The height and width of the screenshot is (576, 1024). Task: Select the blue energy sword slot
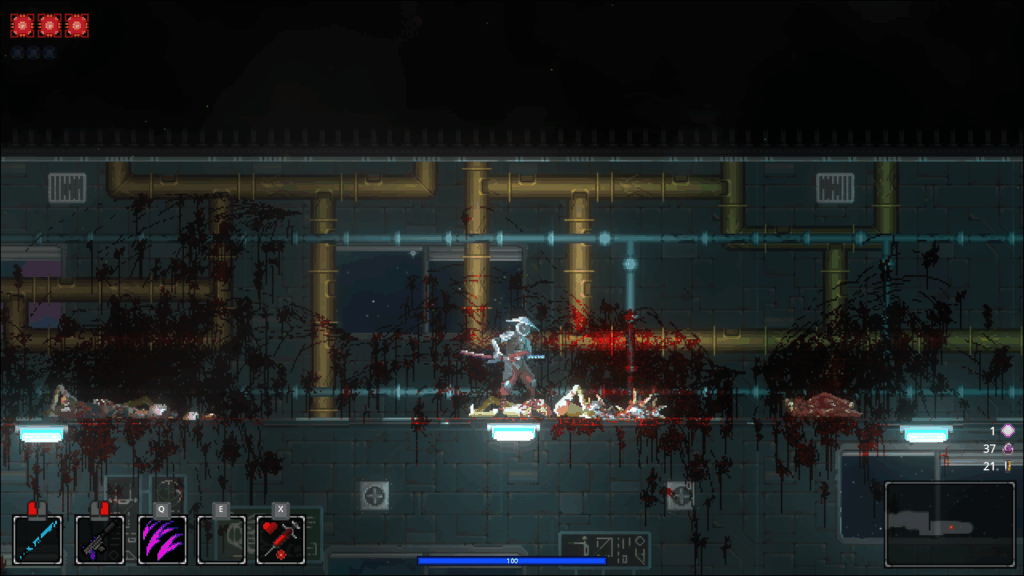pos(38,540)
